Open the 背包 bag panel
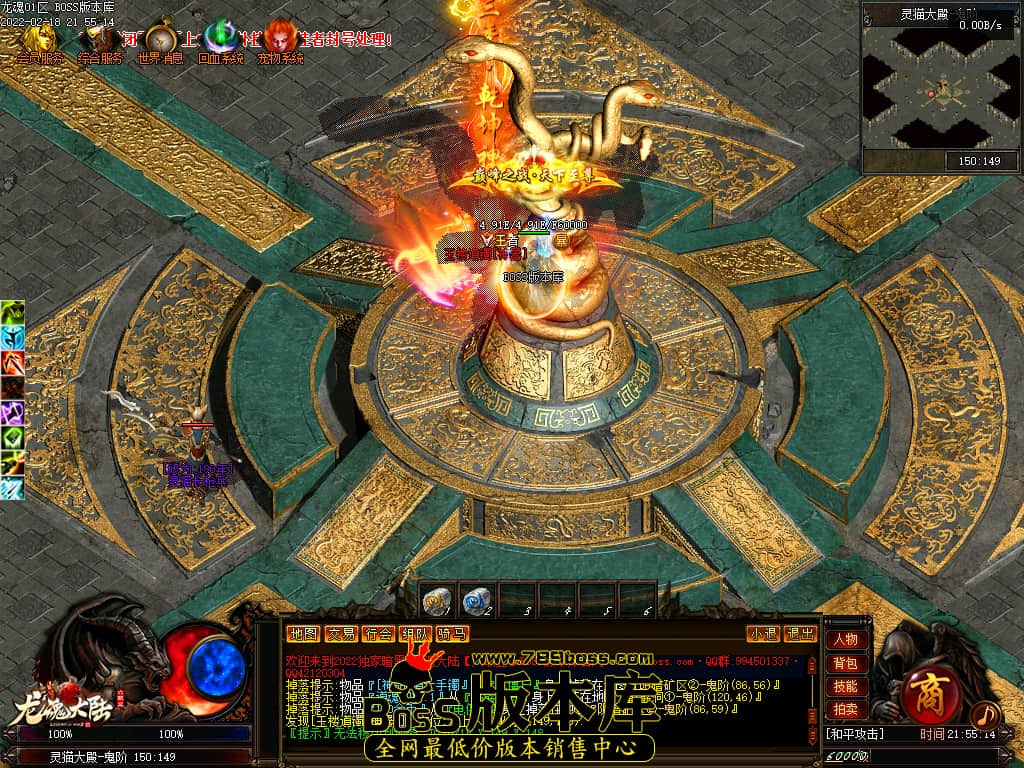Screen dimensions: 1024x768 point(845,663)
